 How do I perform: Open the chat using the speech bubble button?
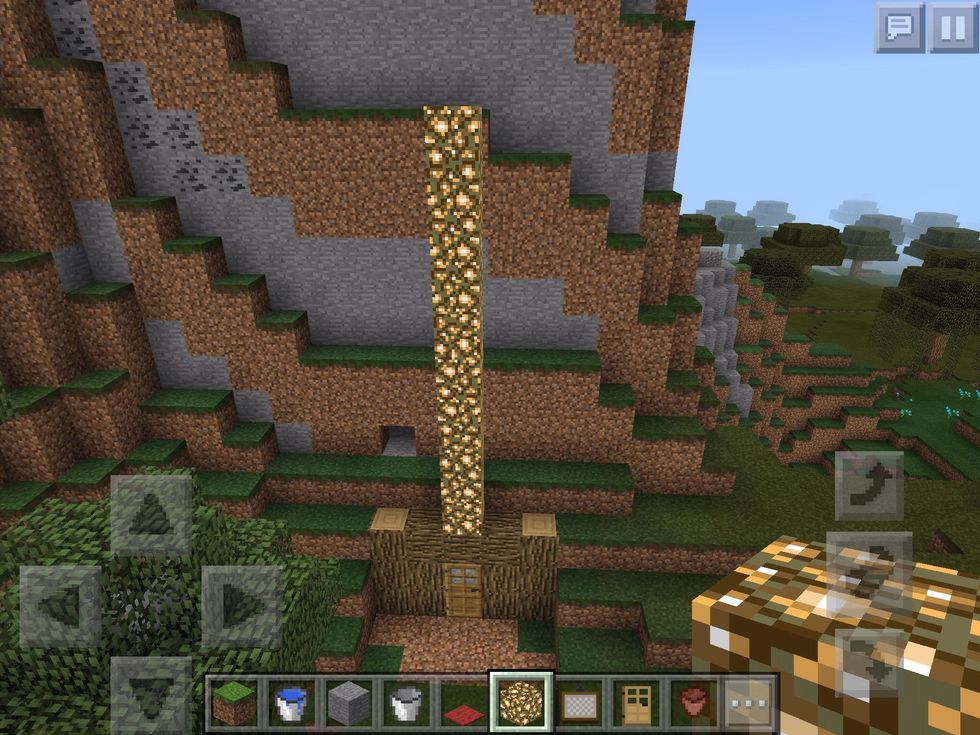899,28
